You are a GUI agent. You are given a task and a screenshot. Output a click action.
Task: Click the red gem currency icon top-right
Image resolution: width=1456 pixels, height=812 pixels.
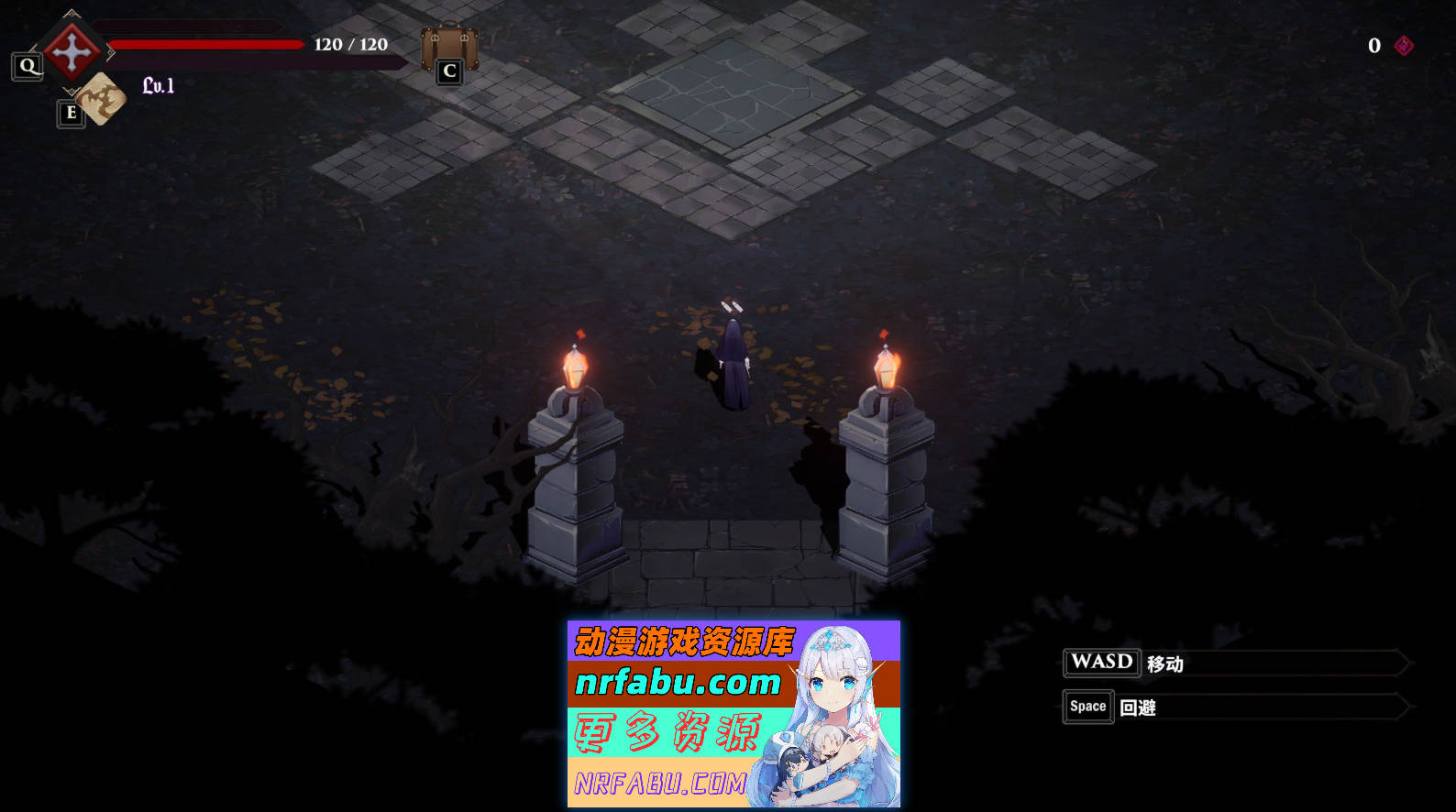[1406, 46]
